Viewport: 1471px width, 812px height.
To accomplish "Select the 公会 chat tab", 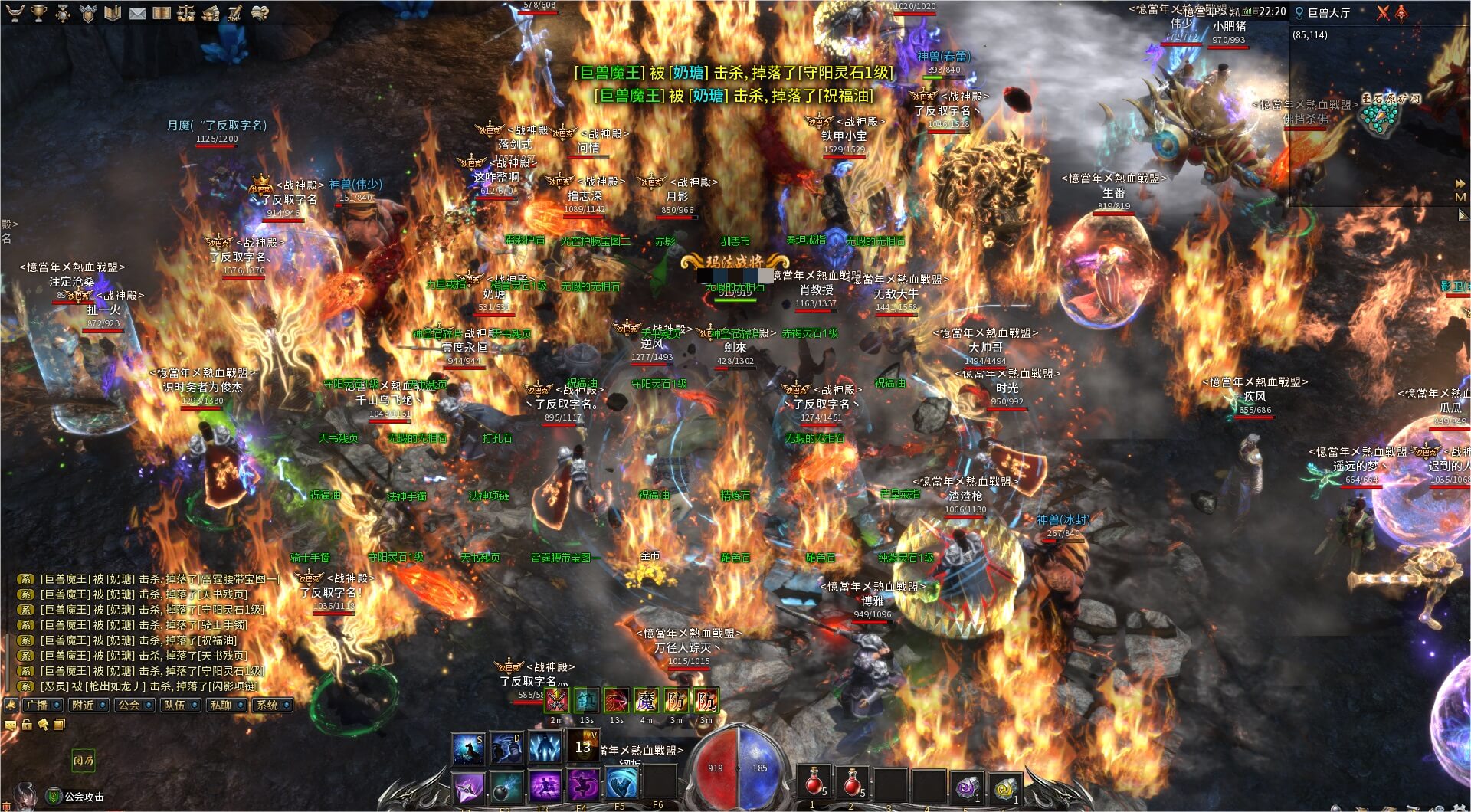I will pos(133,705).
